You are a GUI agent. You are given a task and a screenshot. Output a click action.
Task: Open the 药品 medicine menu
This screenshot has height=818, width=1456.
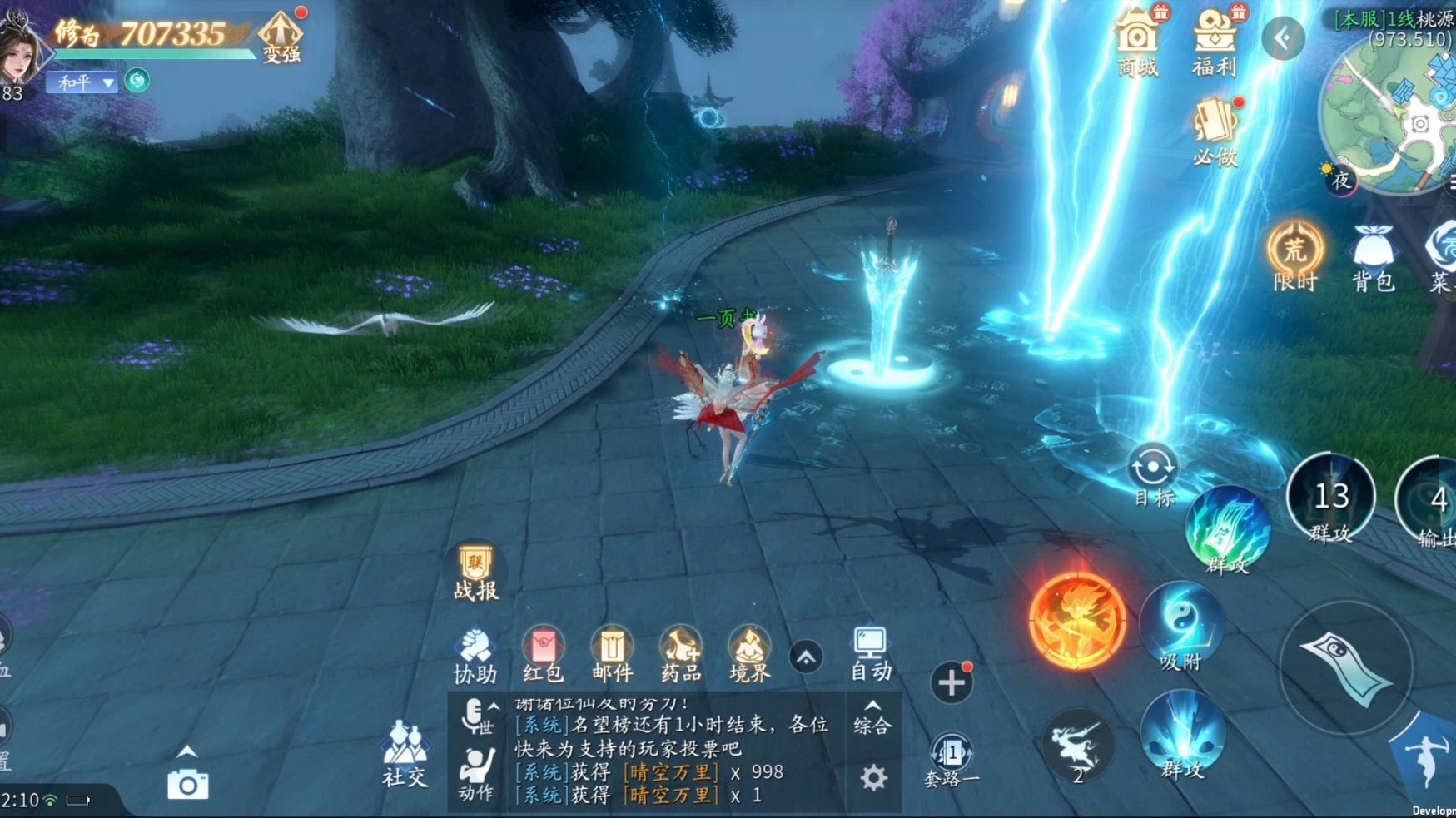click(681, 655)
